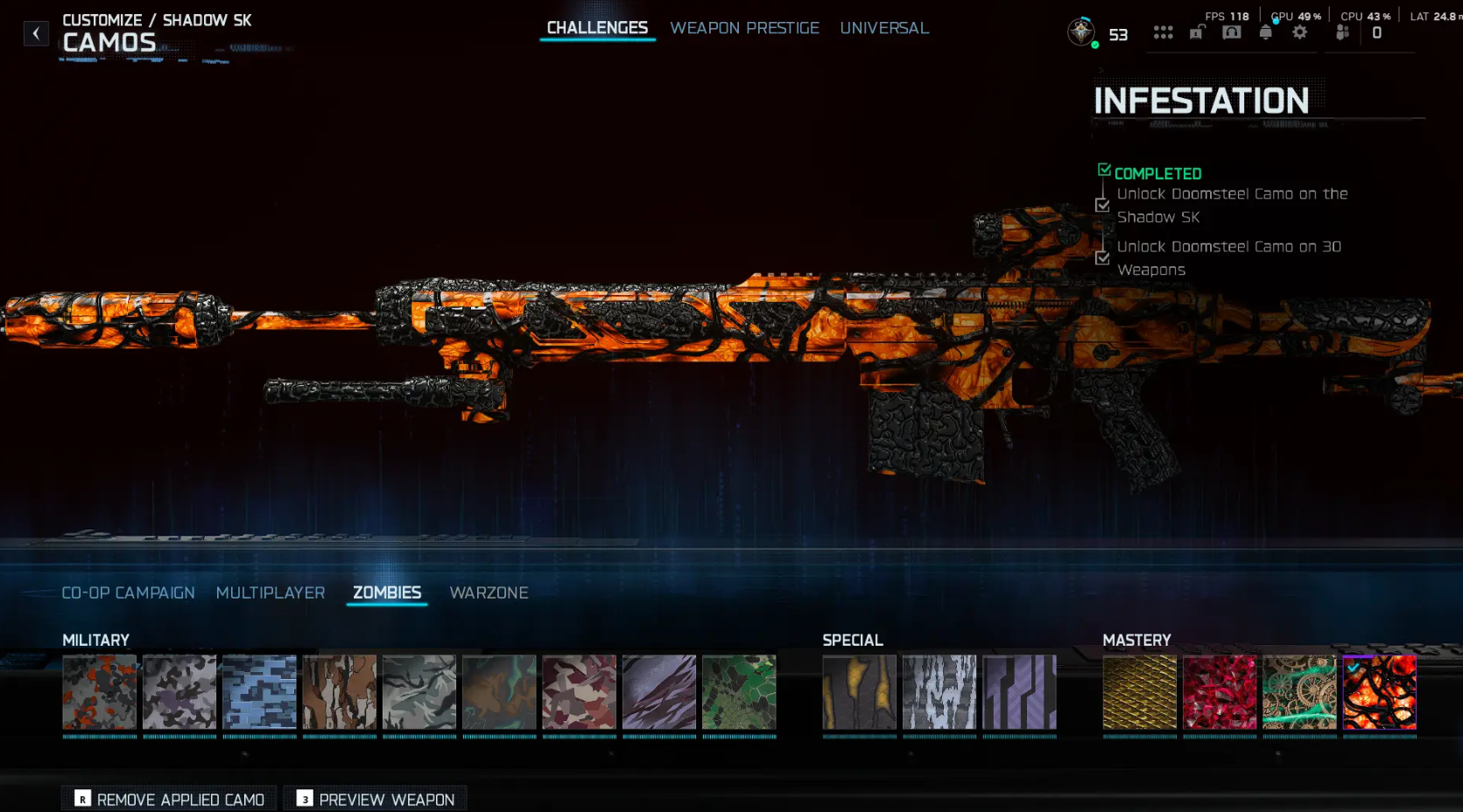1463x812 pixels.
Task: Click the player rank emblem showing level 53
Action: [1081, 31]
